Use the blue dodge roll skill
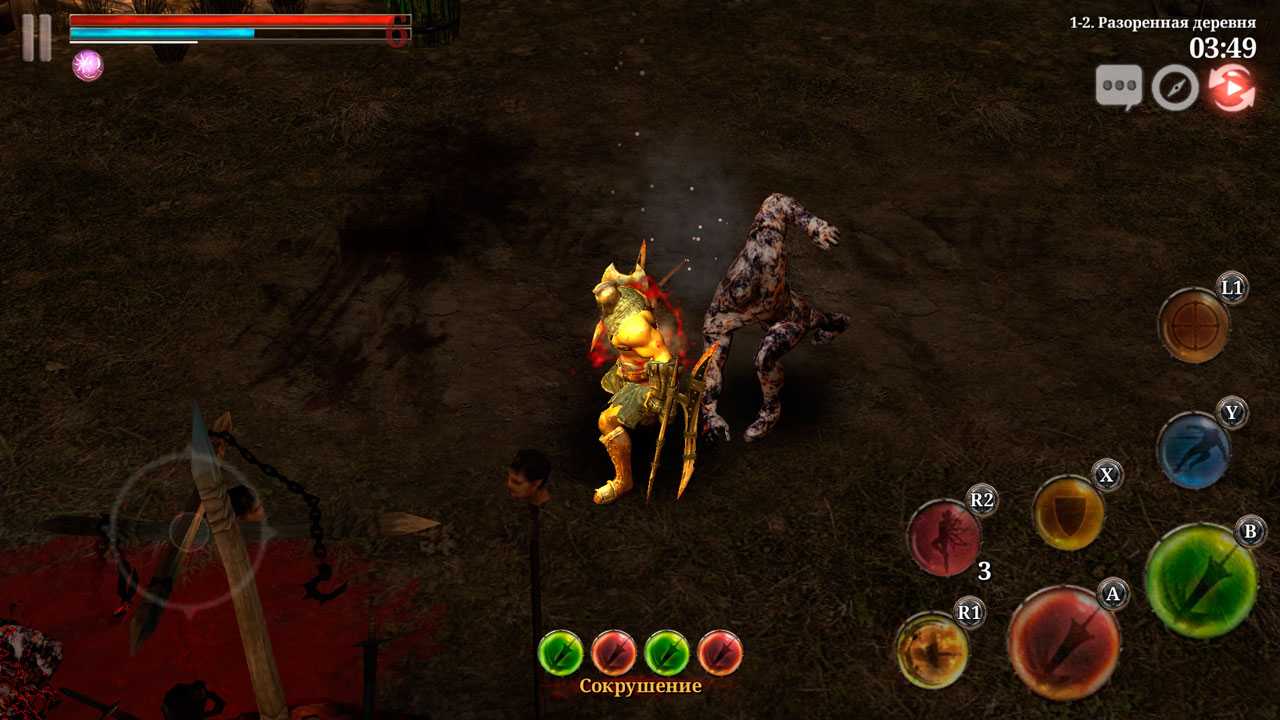Viewport: 1280px width, 720px height. point(1193,450)
